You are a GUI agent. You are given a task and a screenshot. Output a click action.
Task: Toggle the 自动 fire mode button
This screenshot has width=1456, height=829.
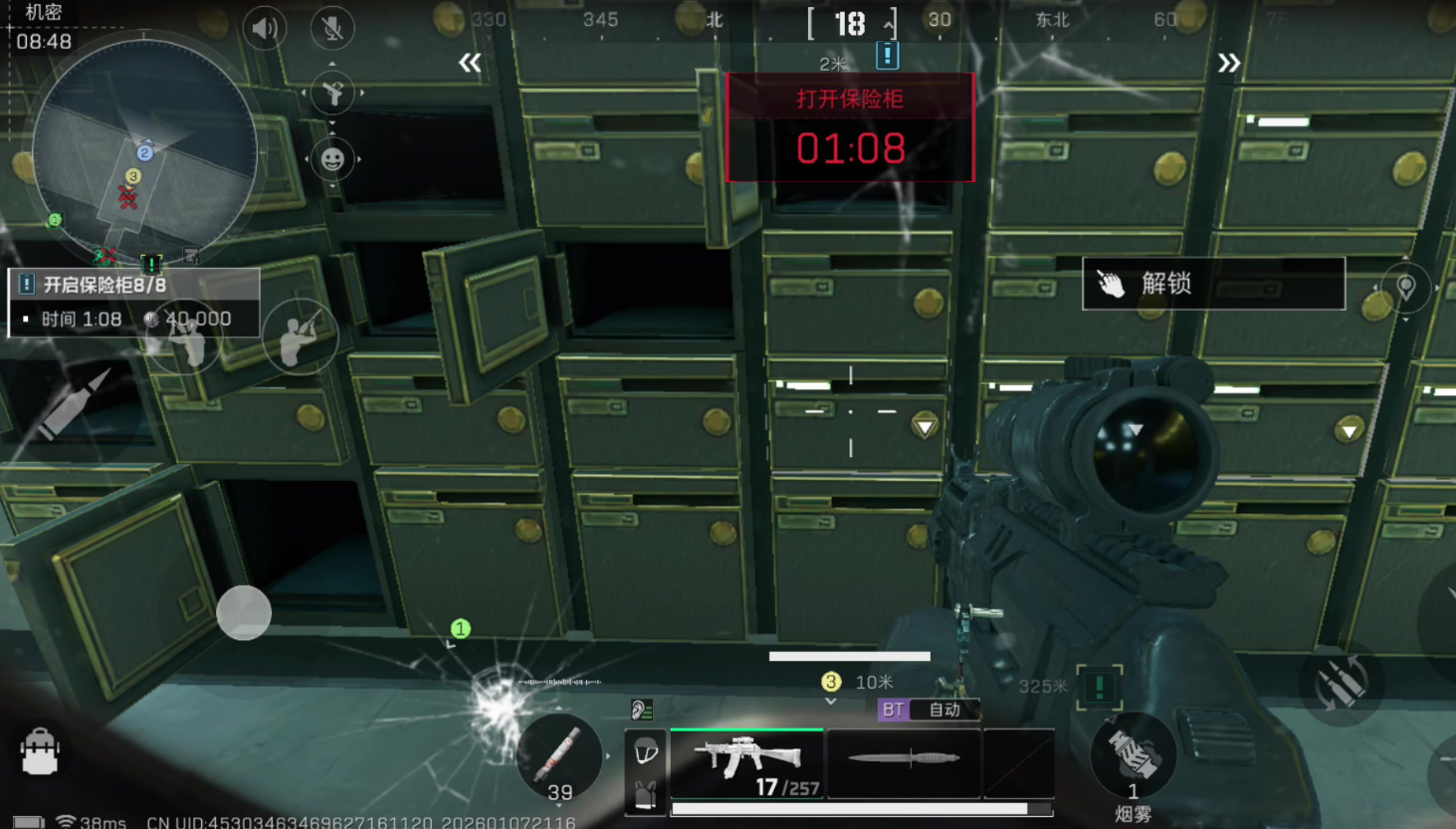[943, 710]
